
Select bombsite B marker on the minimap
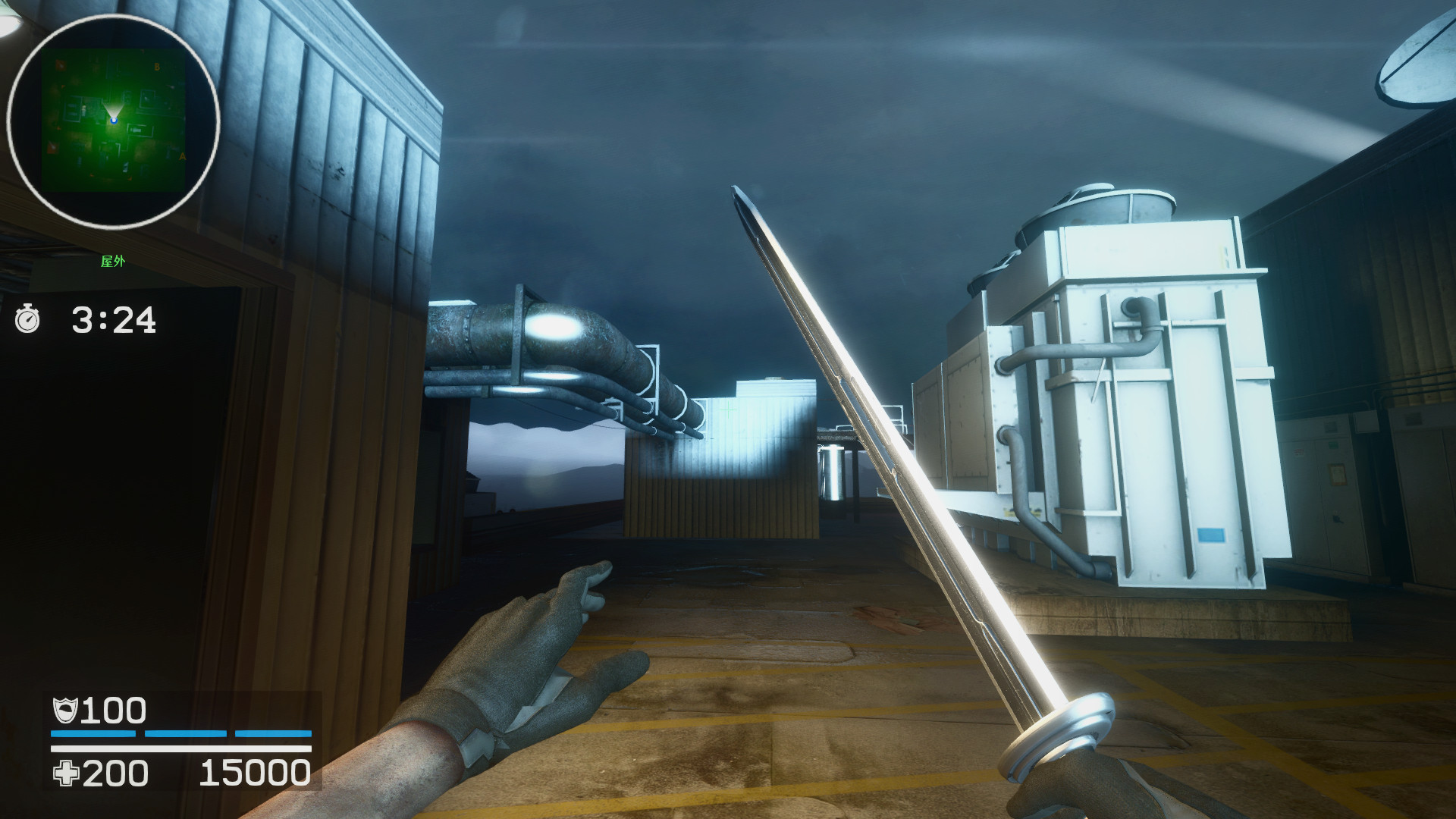coord(157,67)
